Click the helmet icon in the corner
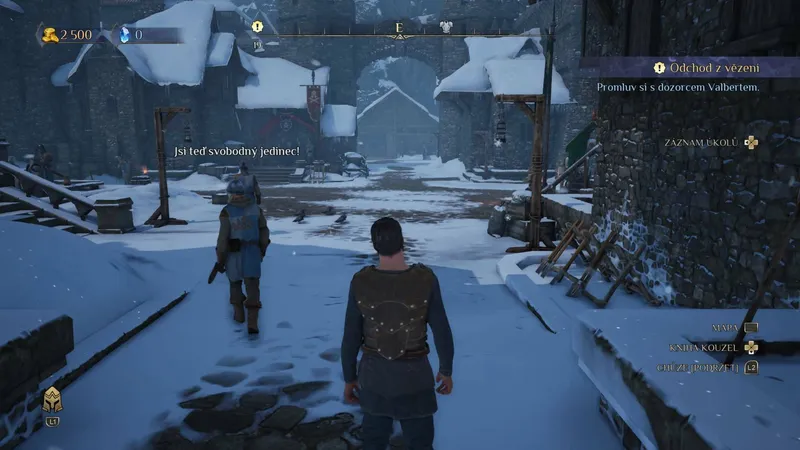800x450 pixels. tap(51, 401)
